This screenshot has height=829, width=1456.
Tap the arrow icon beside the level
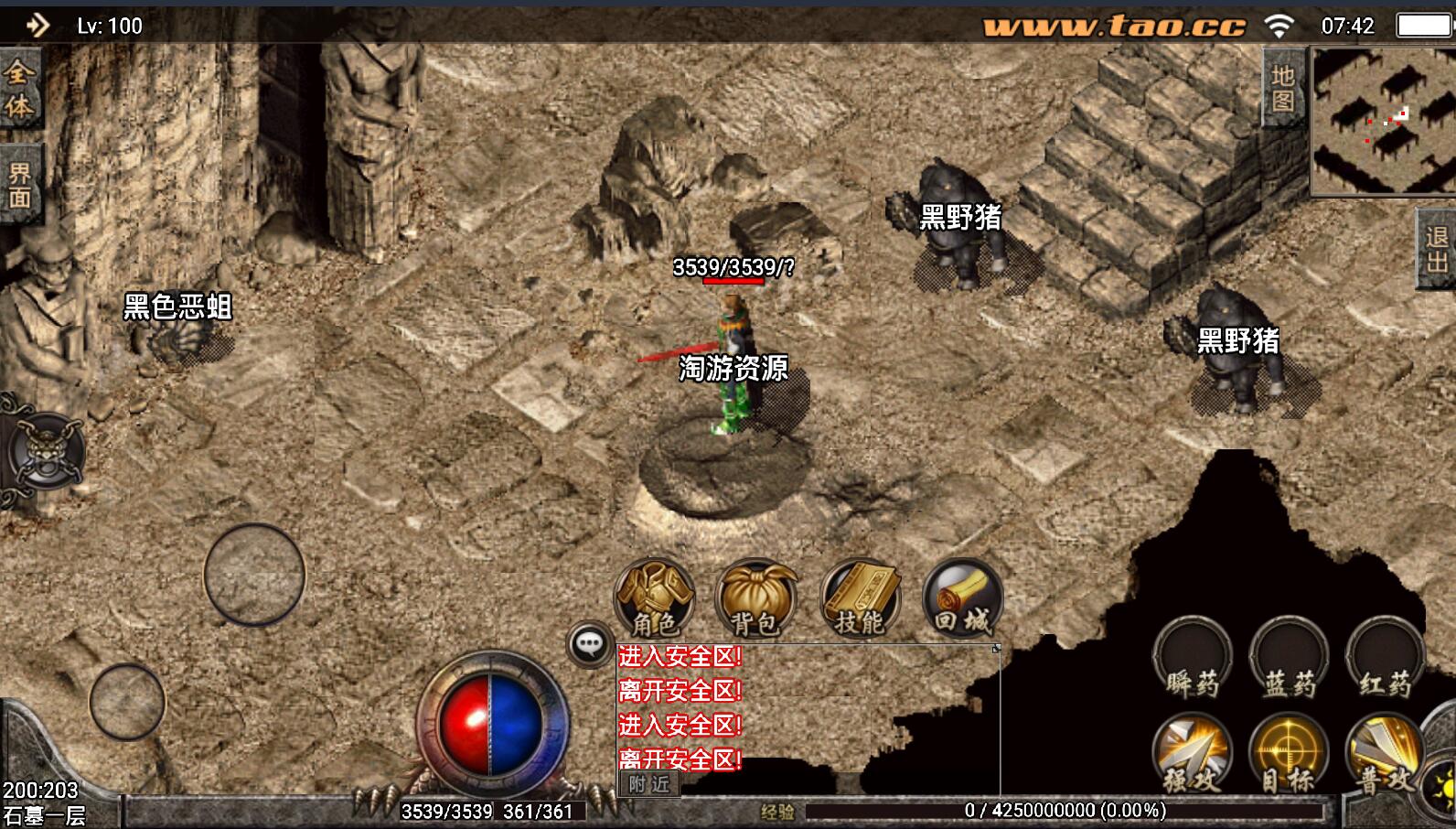coord(37,25)
